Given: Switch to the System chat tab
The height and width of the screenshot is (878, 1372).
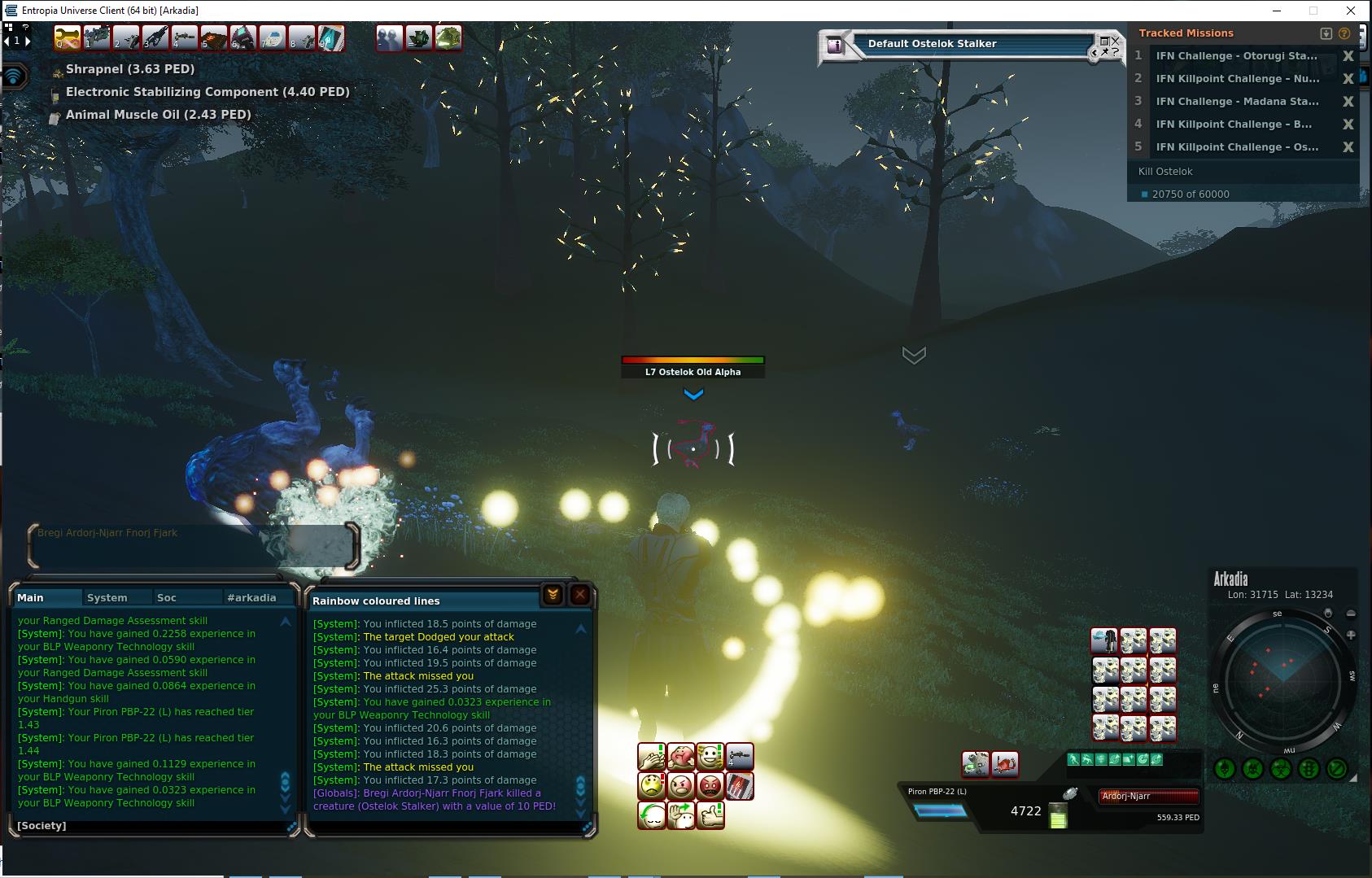Looking at the screenshot, I should [107, 597].
